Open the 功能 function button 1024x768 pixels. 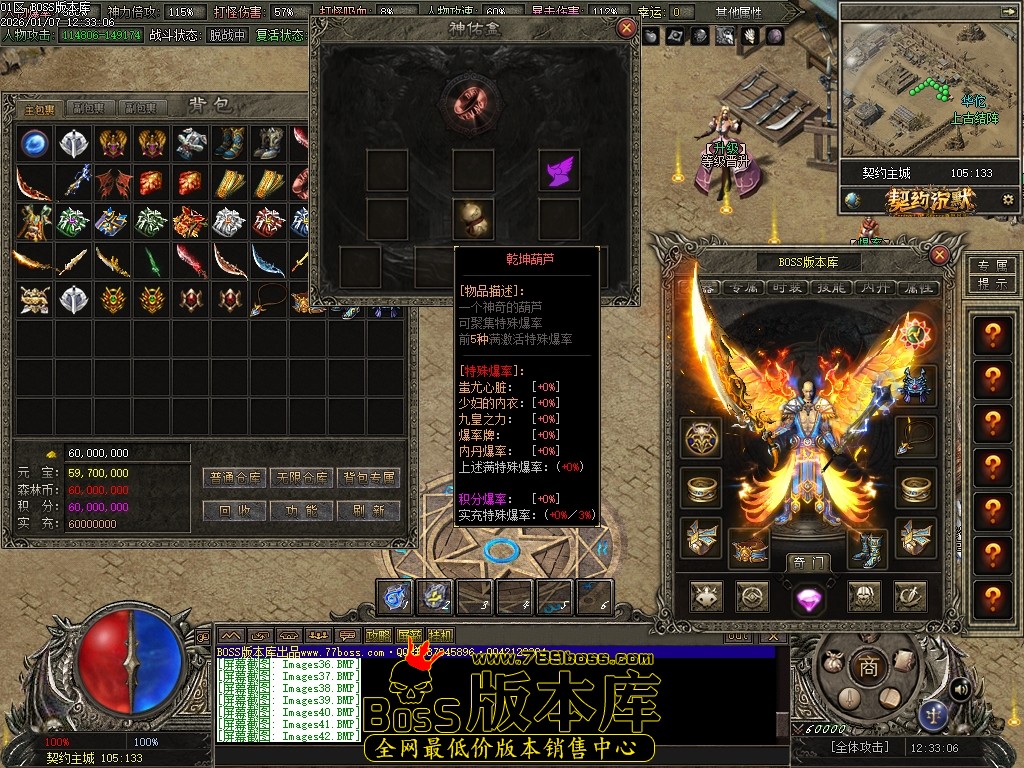304,510
